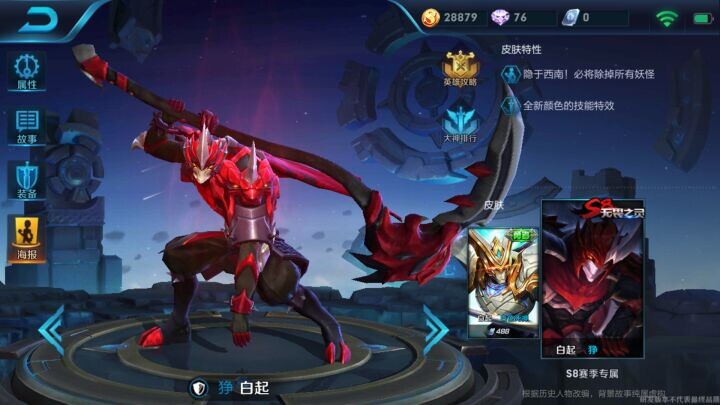
Task: Select the 海报 poster tab
Action: [27, 236]
